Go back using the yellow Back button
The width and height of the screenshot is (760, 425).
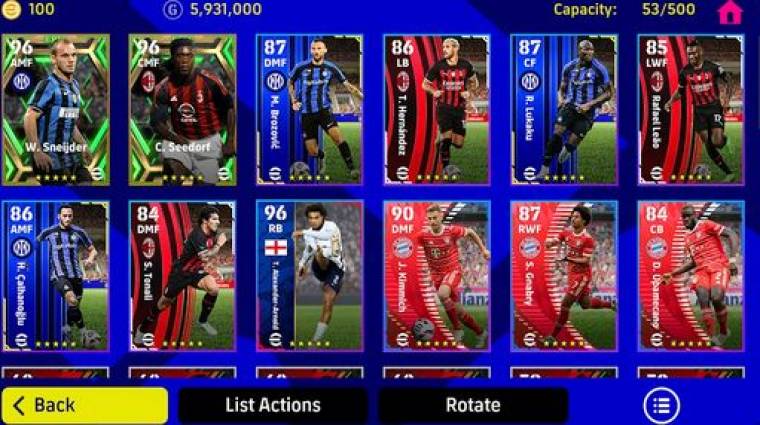pos(84,405)
